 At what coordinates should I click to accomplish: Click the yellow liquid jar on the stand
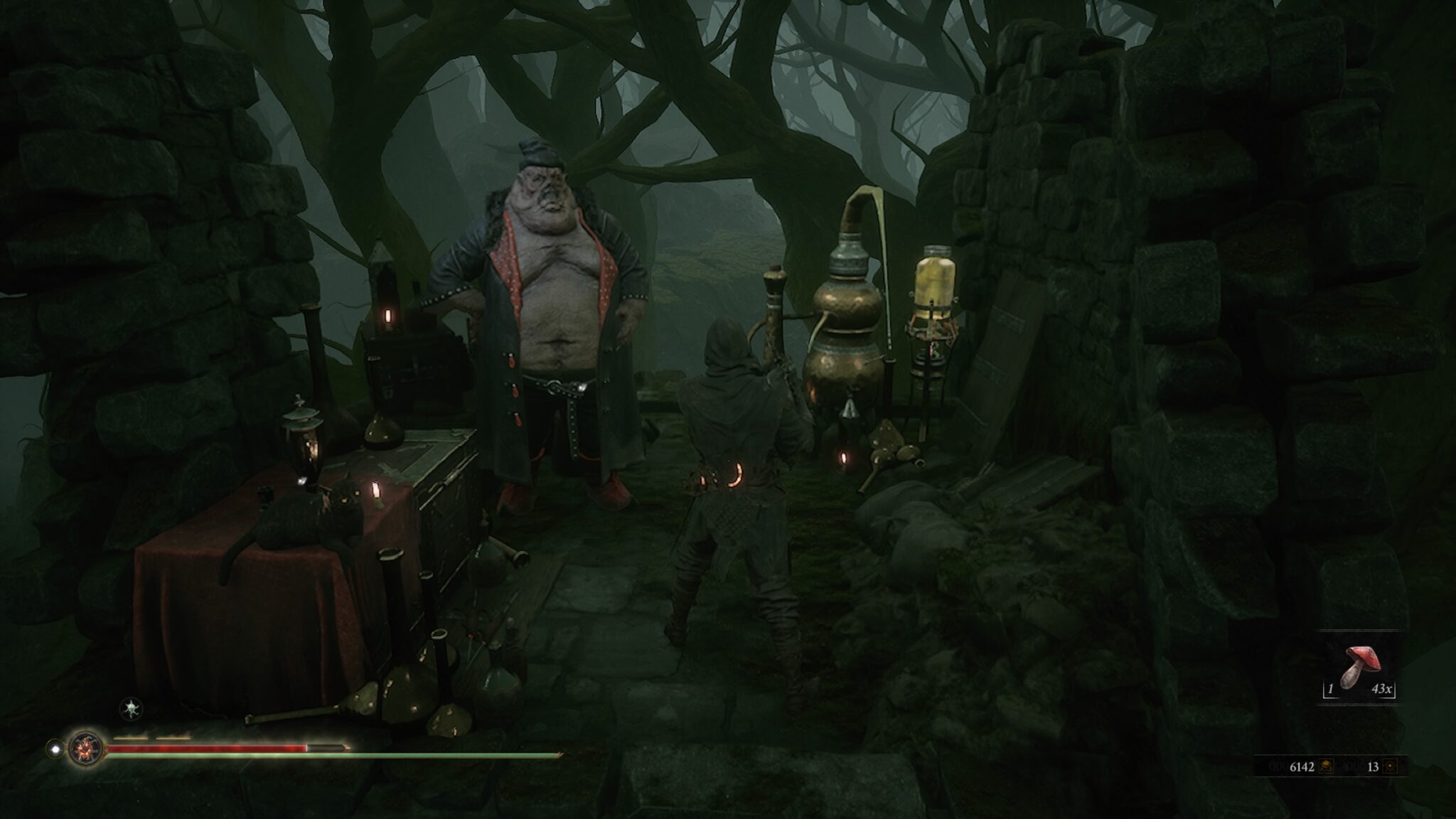click(x=935, y=277)
